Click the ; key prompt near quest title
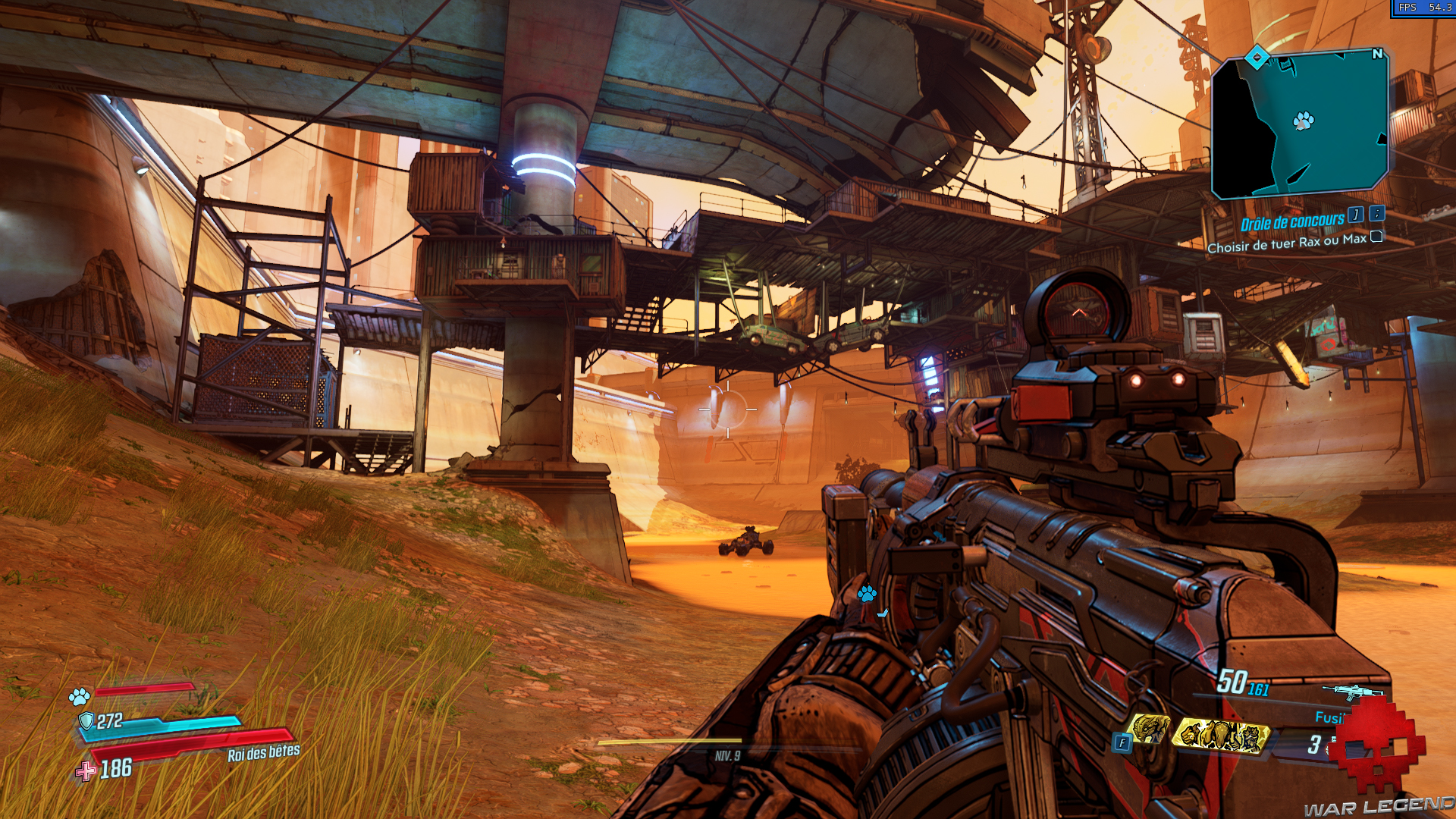 (x=1376, y=214)
